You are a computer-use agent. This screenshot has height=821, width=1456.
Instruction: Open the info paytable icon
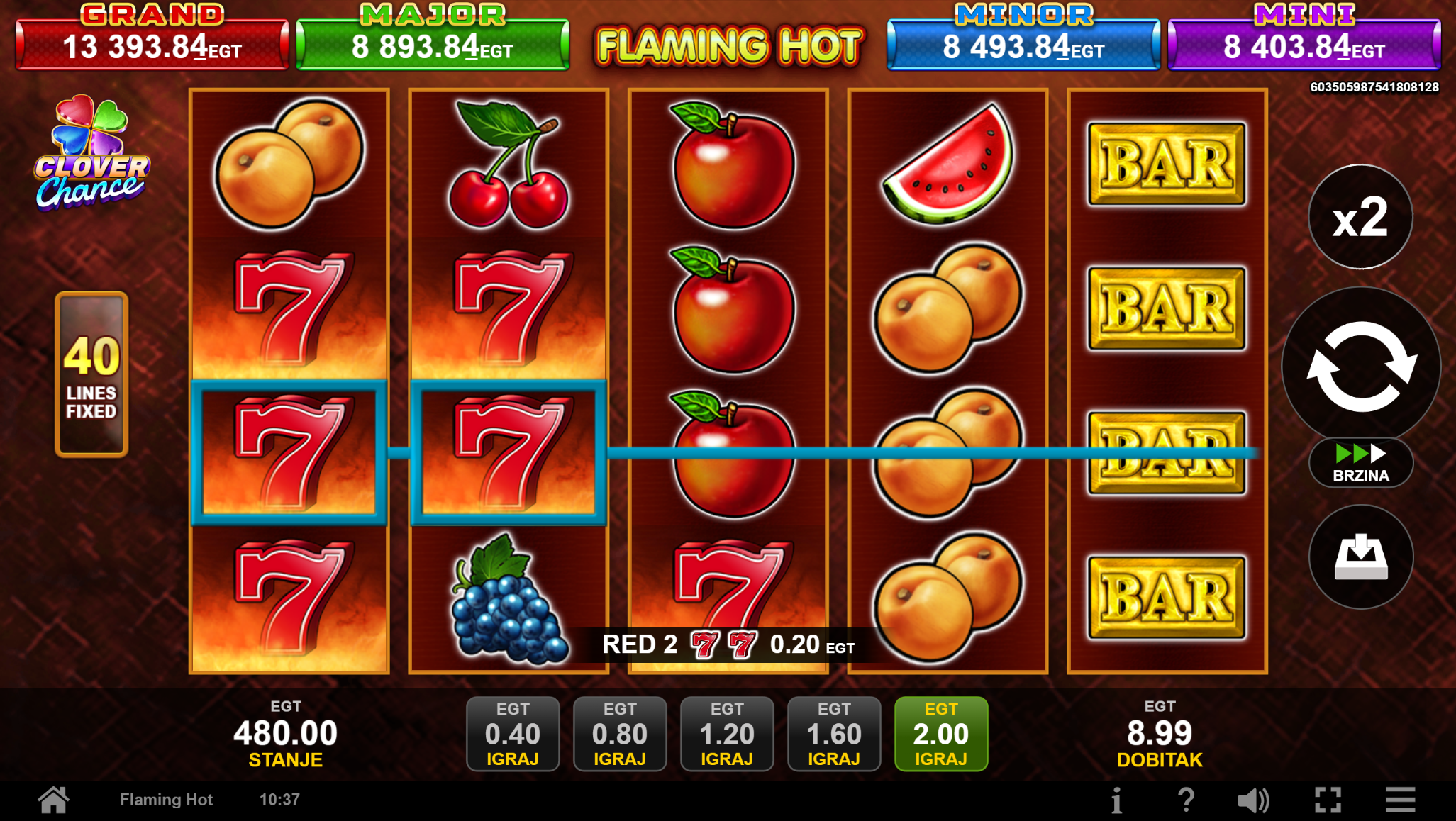coord(1116,800)
